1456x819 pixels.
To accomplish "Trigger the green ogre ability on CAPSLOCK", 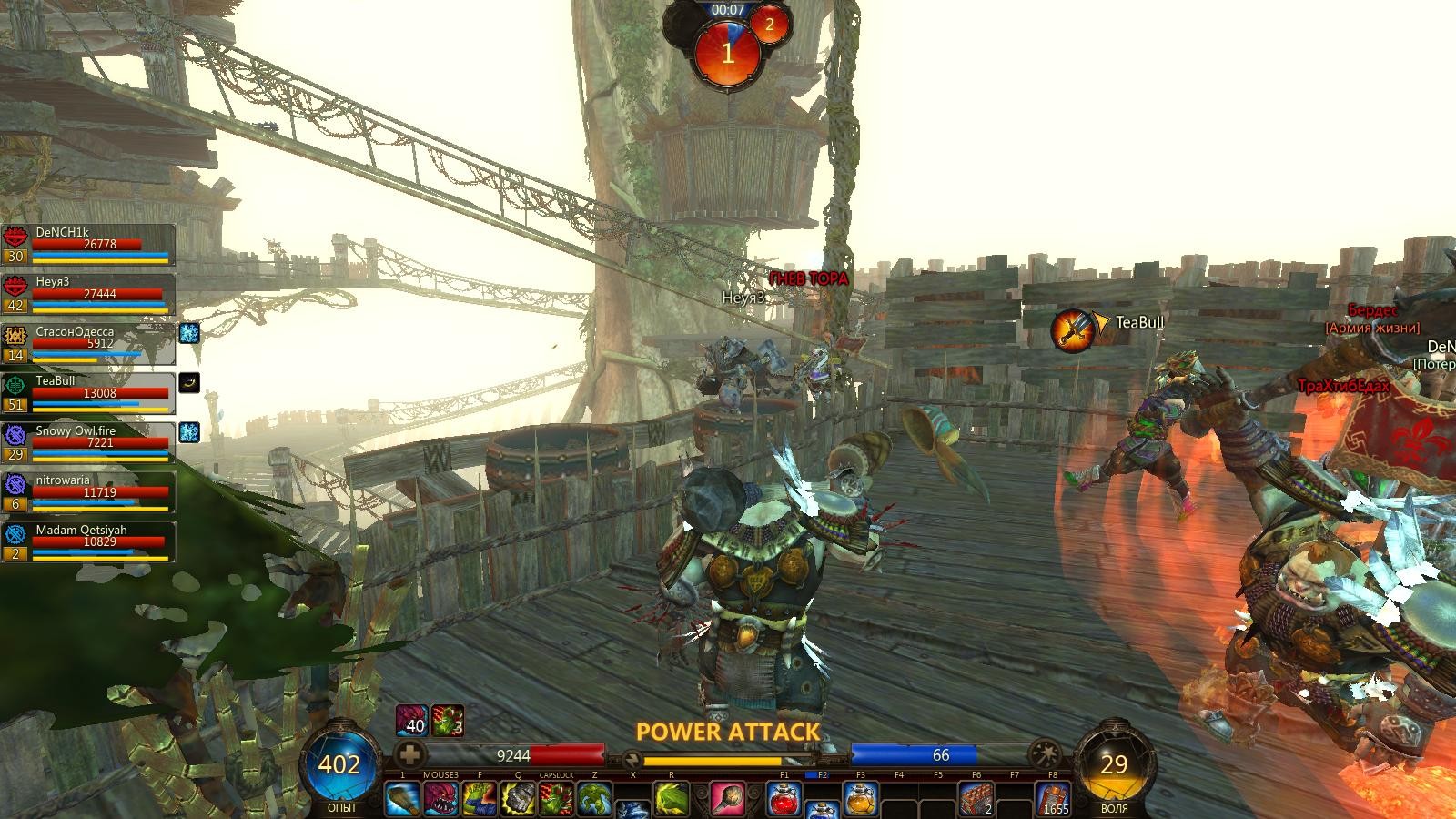I will tap(556, 799).
